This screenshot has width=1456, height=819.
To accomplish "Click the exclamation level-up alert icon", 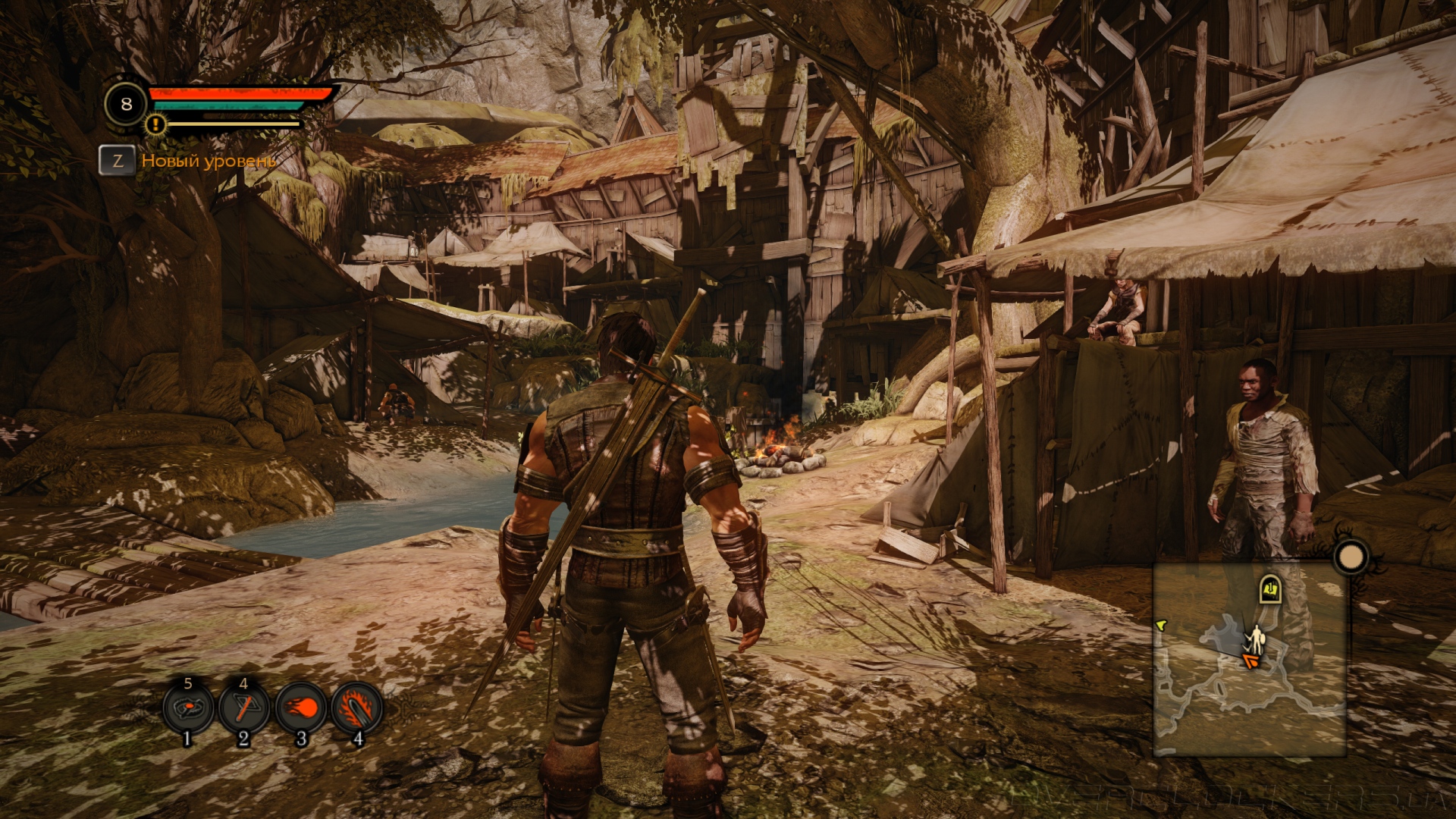I will [156, 124].
